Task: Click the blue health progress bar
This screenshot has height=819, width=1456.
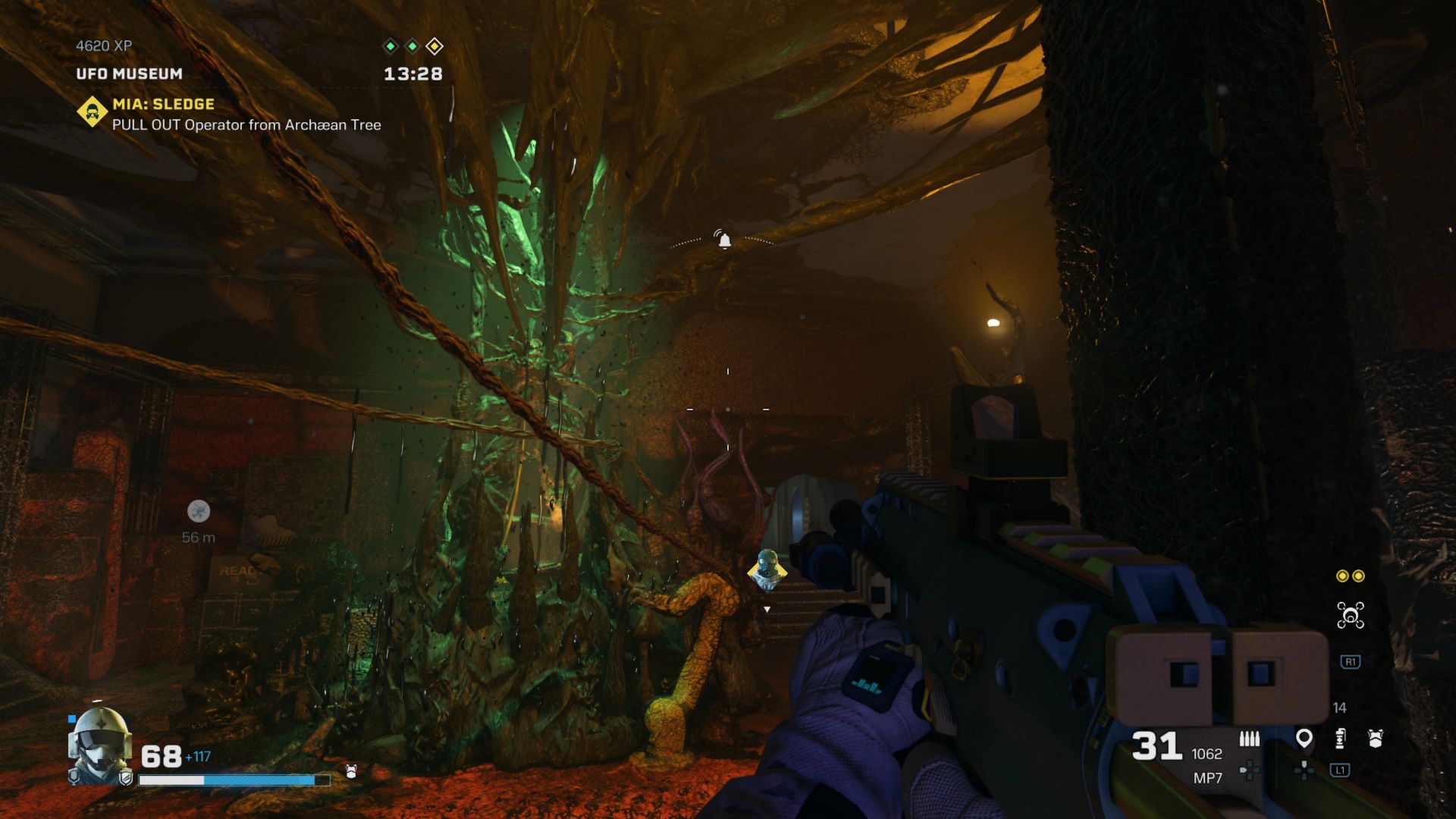Action: coord(227,780)
